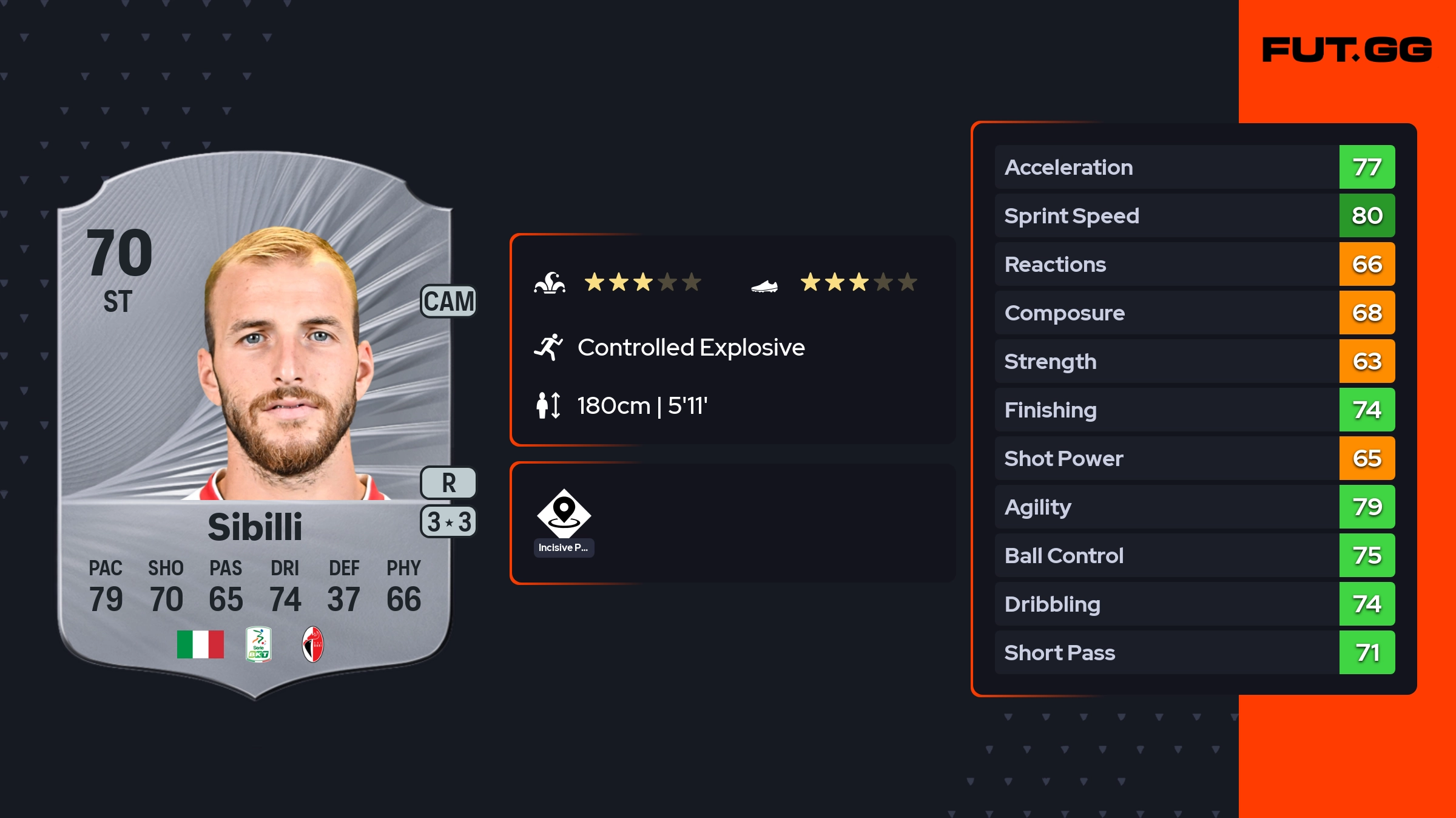This screenshot has width=1456, height=818.
Task: Open the Incisive Pass playstyle icon
Action: (x=564, y=515)
